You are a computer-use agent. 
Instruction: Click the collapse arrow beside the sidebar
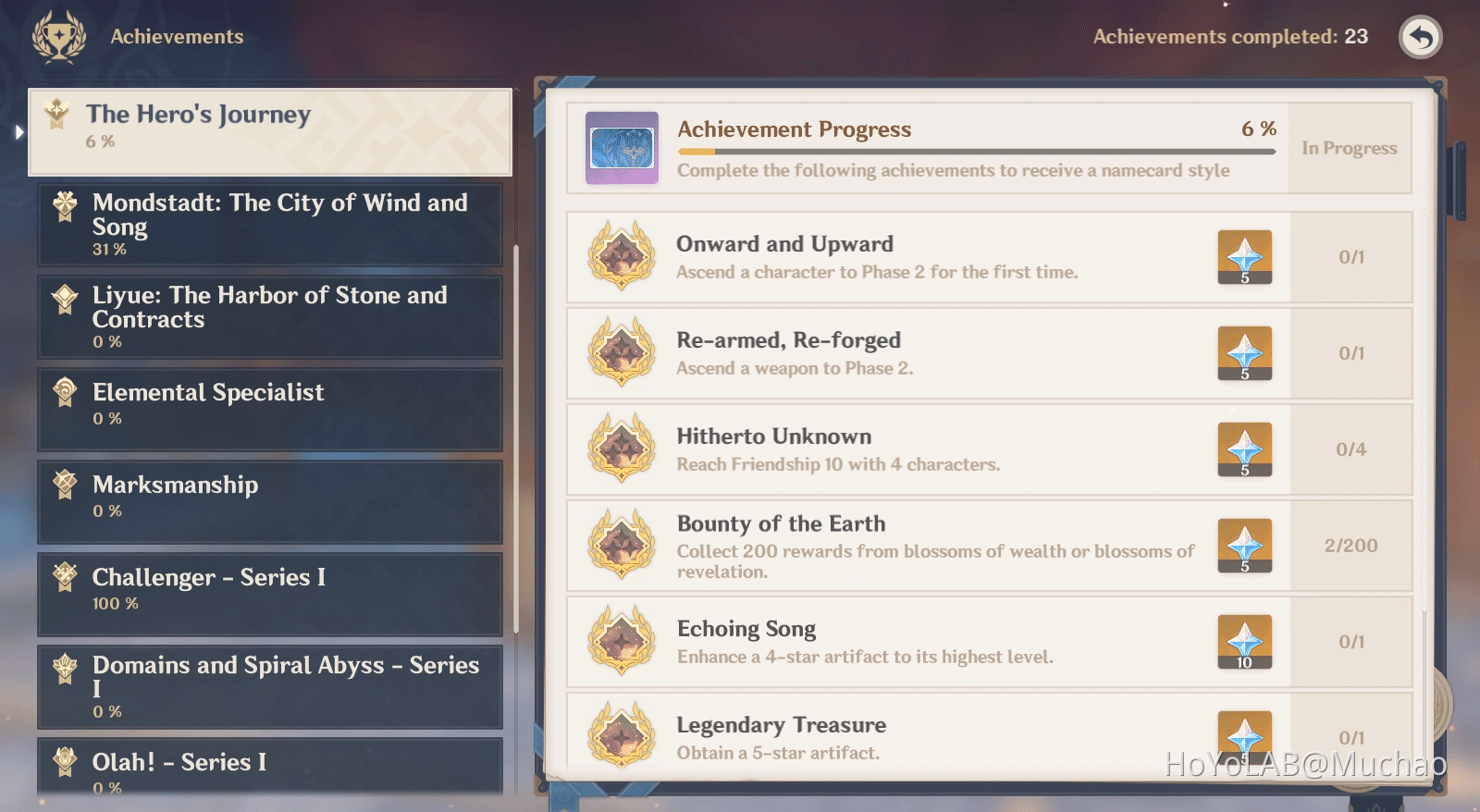click(18, 132)
